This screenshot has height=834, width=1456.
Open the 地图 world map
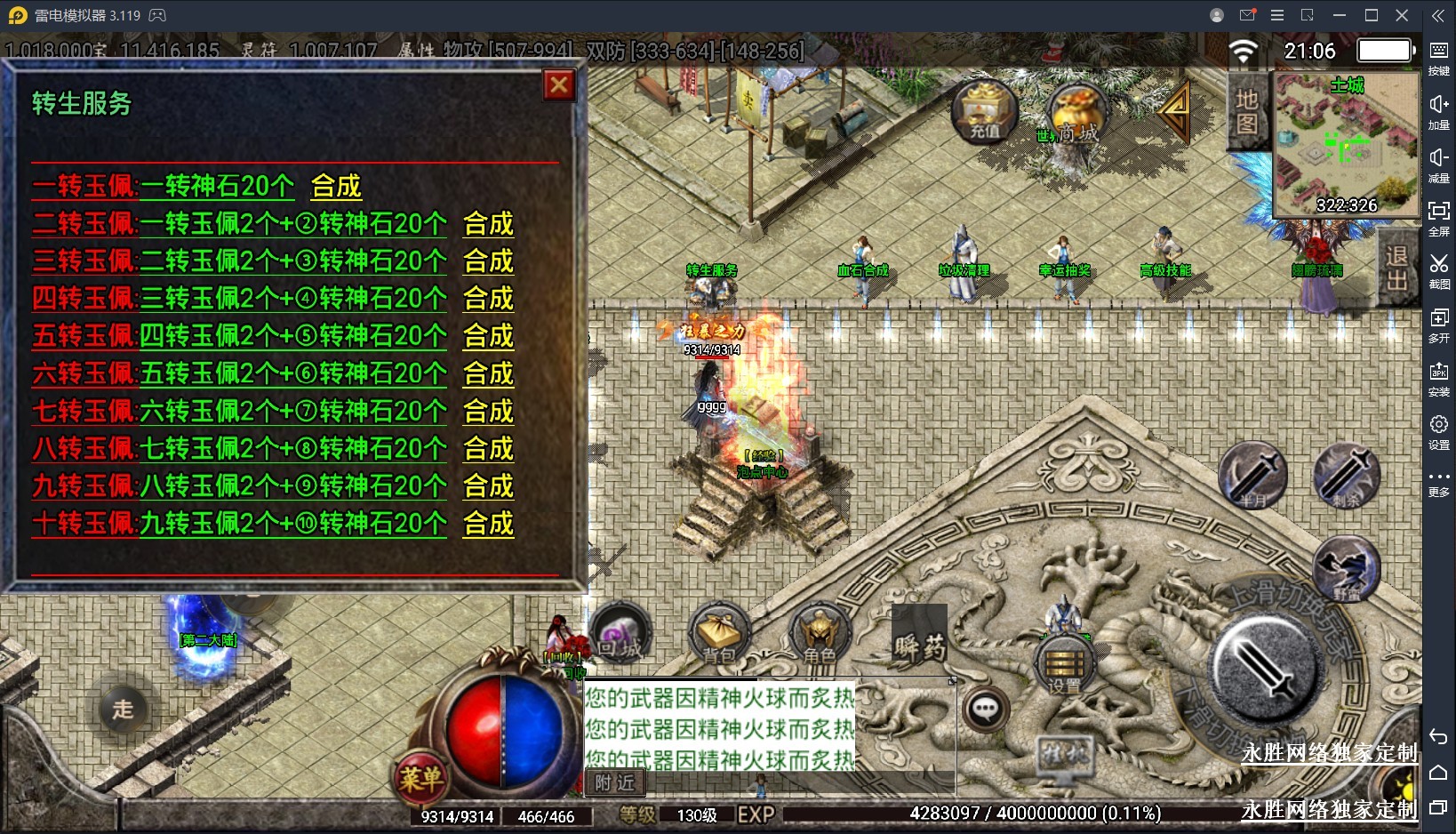(1246, 111)
